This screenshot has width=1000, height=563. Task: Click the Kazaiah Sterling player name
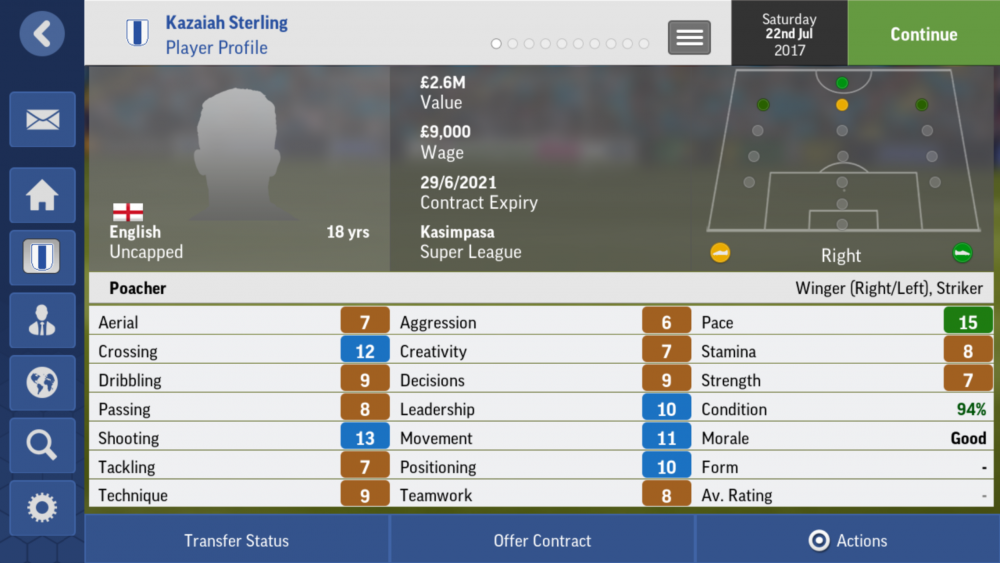226,22
